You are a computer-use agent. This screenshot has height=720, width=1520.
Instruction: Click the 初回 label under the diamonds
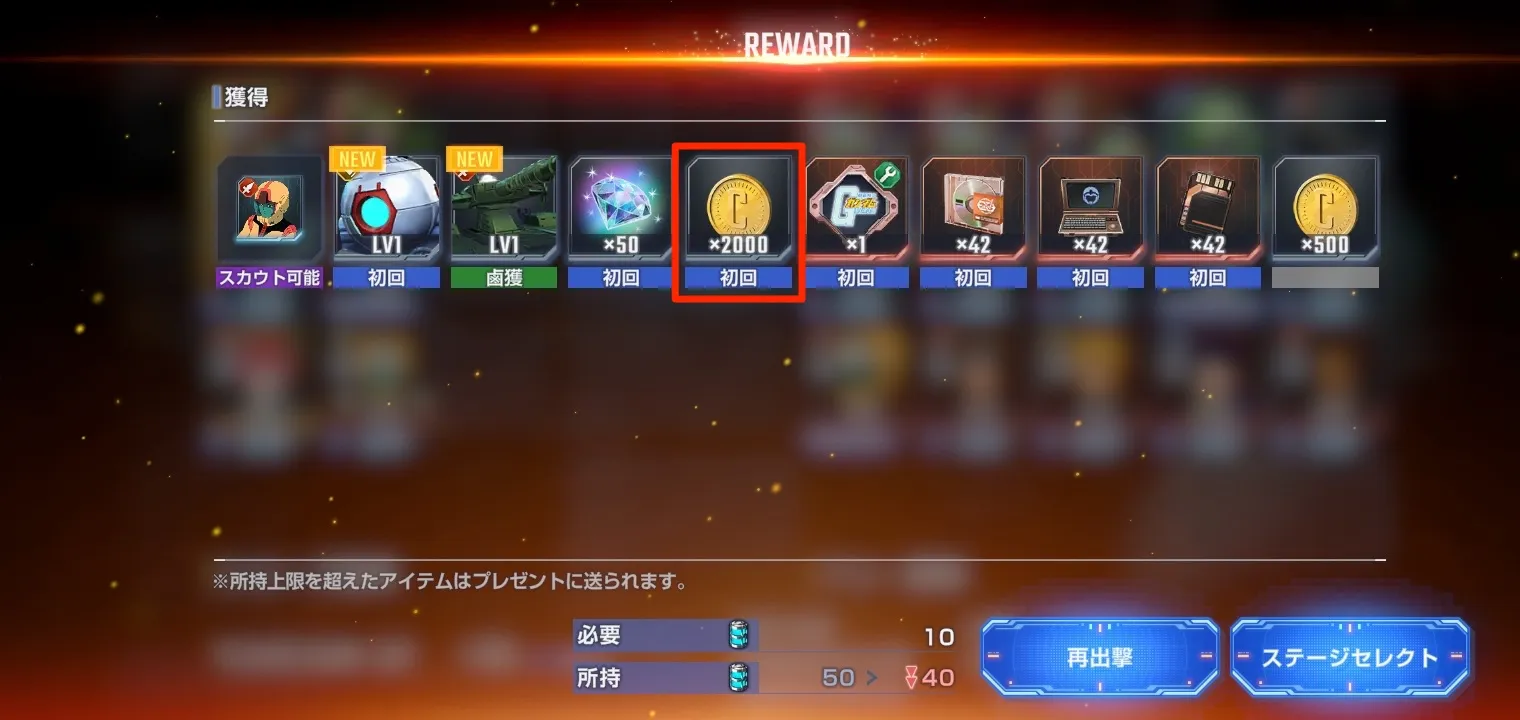coord(620,277)
